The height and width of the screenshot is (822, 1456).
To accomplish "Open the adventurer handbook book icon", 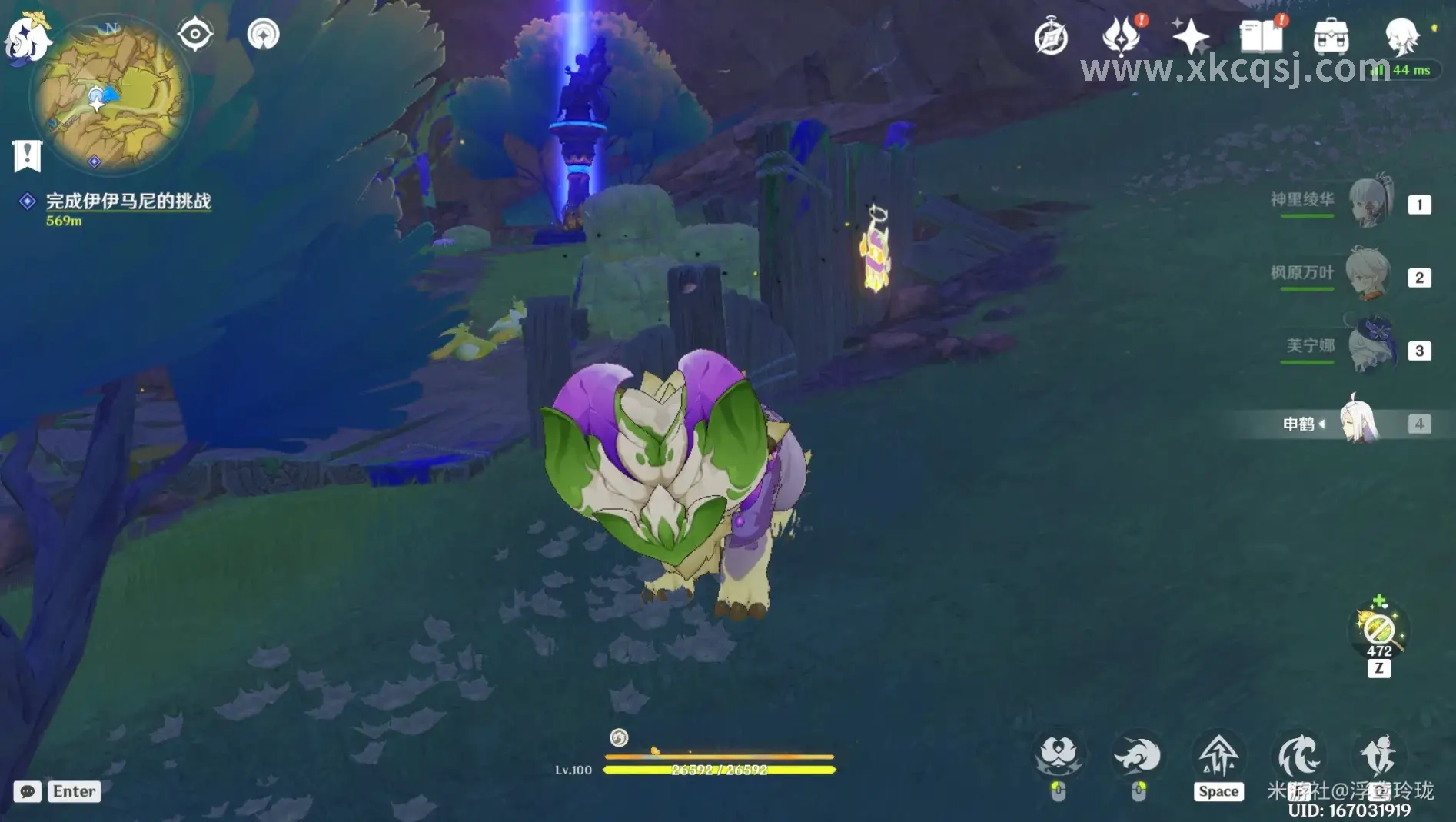I will coord(1261,36).
